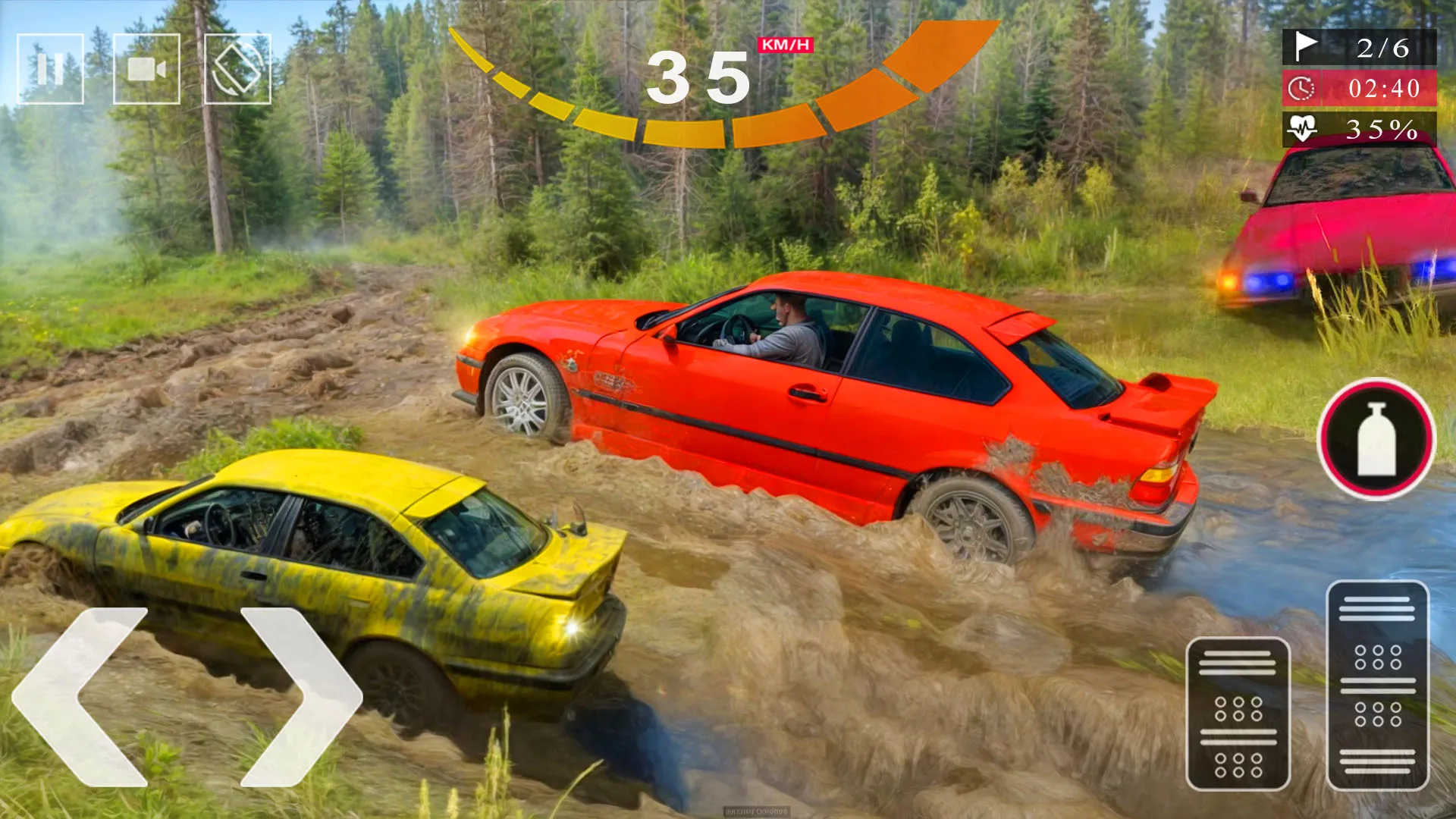The height and width of the screenshot is (819, 1456).
Task: Tap the timer clock icon
Action: coord(1300,89)
